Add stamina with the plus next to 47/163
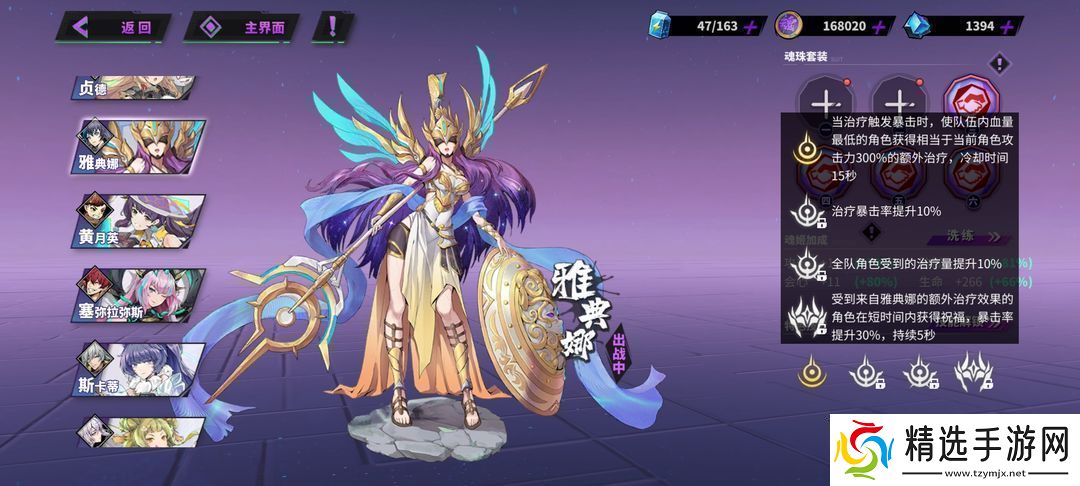This screenshot has height=486, width=1080. tap(752, 27)
